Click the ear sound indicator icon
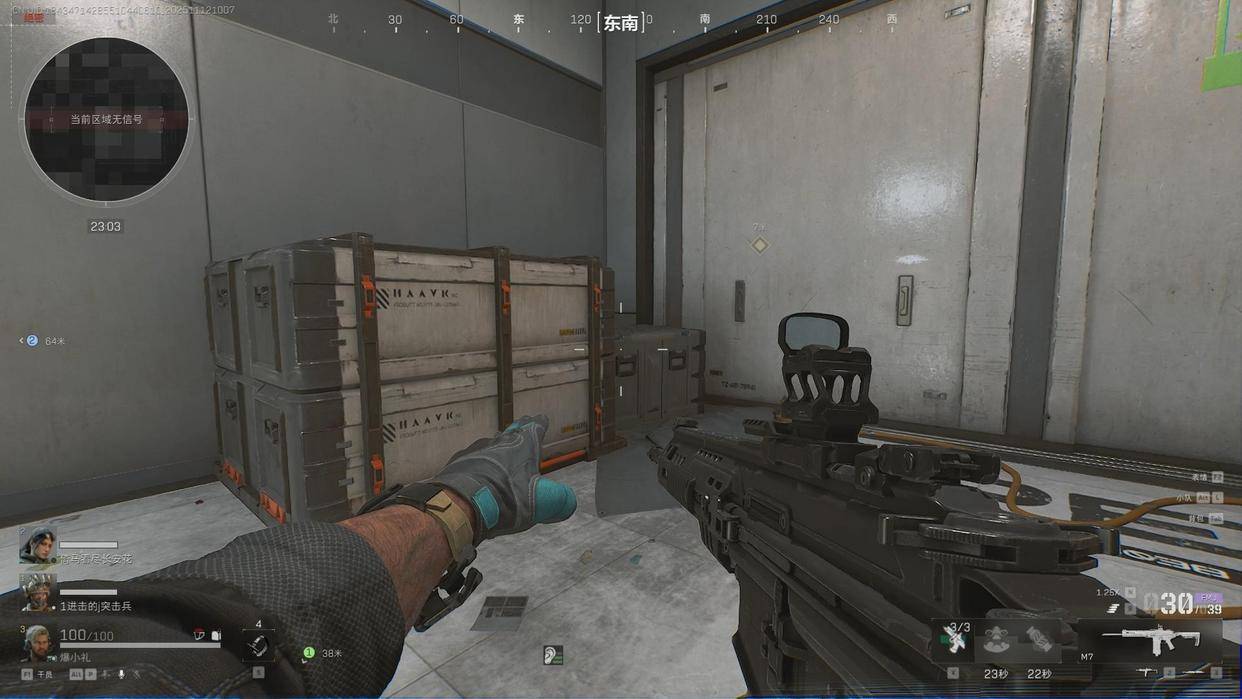 click(x=552, y=655)
